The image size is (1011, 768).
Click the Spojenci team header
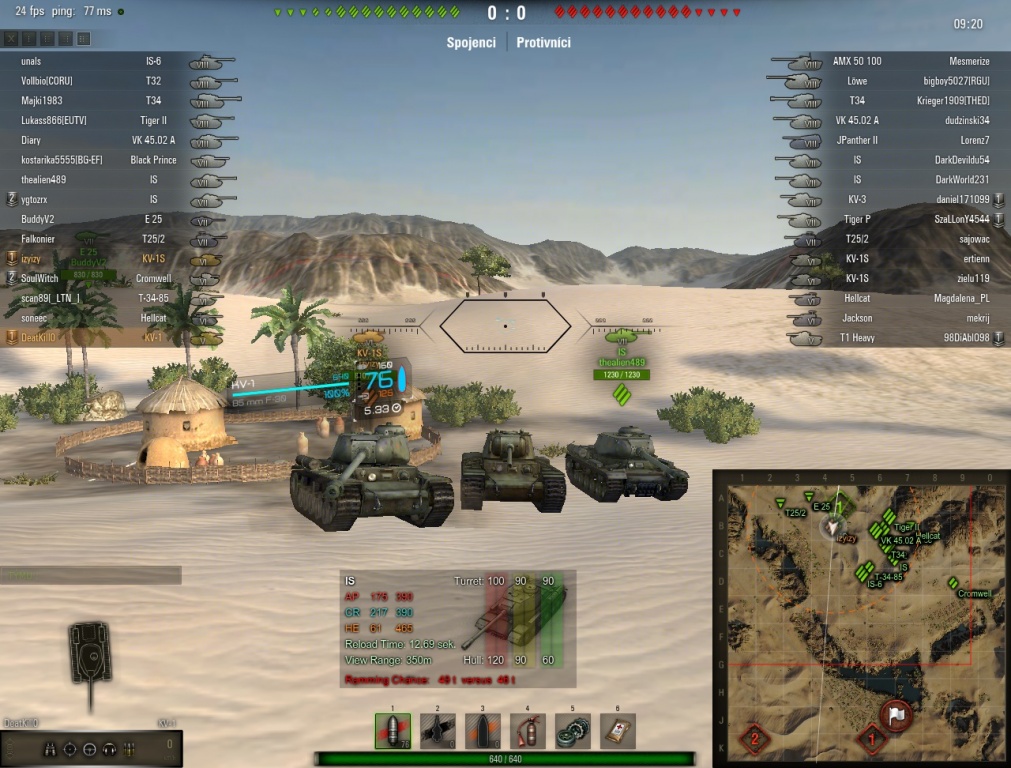click(x=471, y=43)
